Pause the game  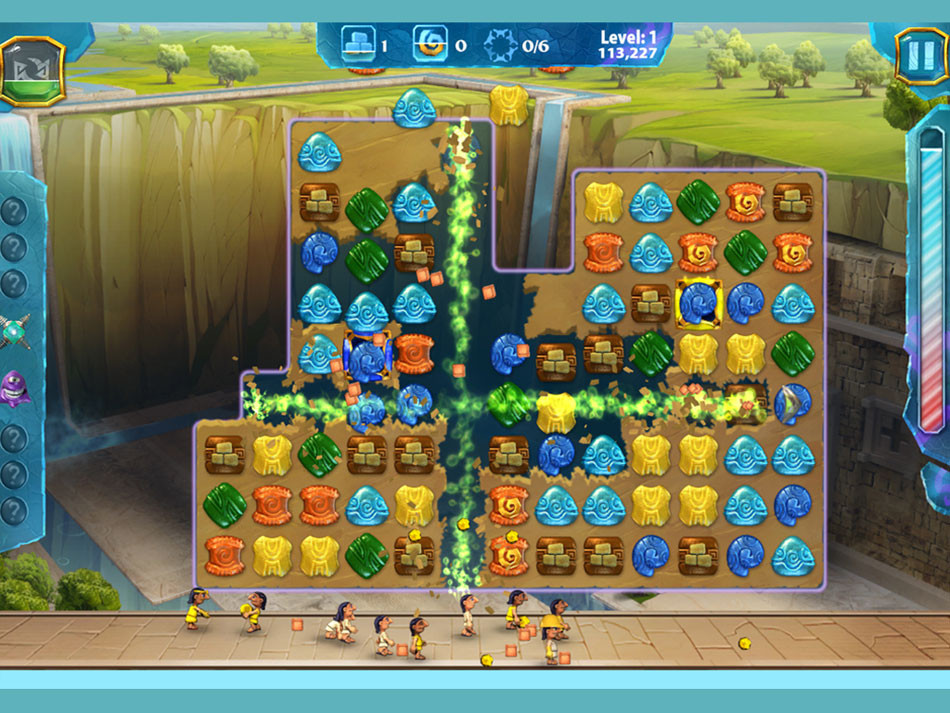click(x=914, y=56)
